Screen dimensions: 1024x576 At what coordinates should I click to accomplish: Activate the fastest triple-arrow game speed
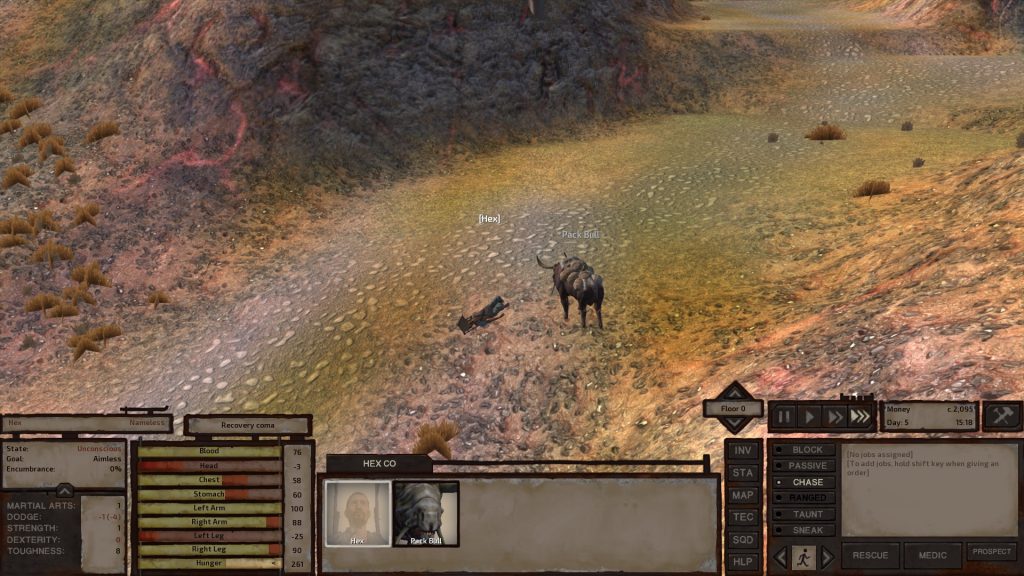[860, 416]
